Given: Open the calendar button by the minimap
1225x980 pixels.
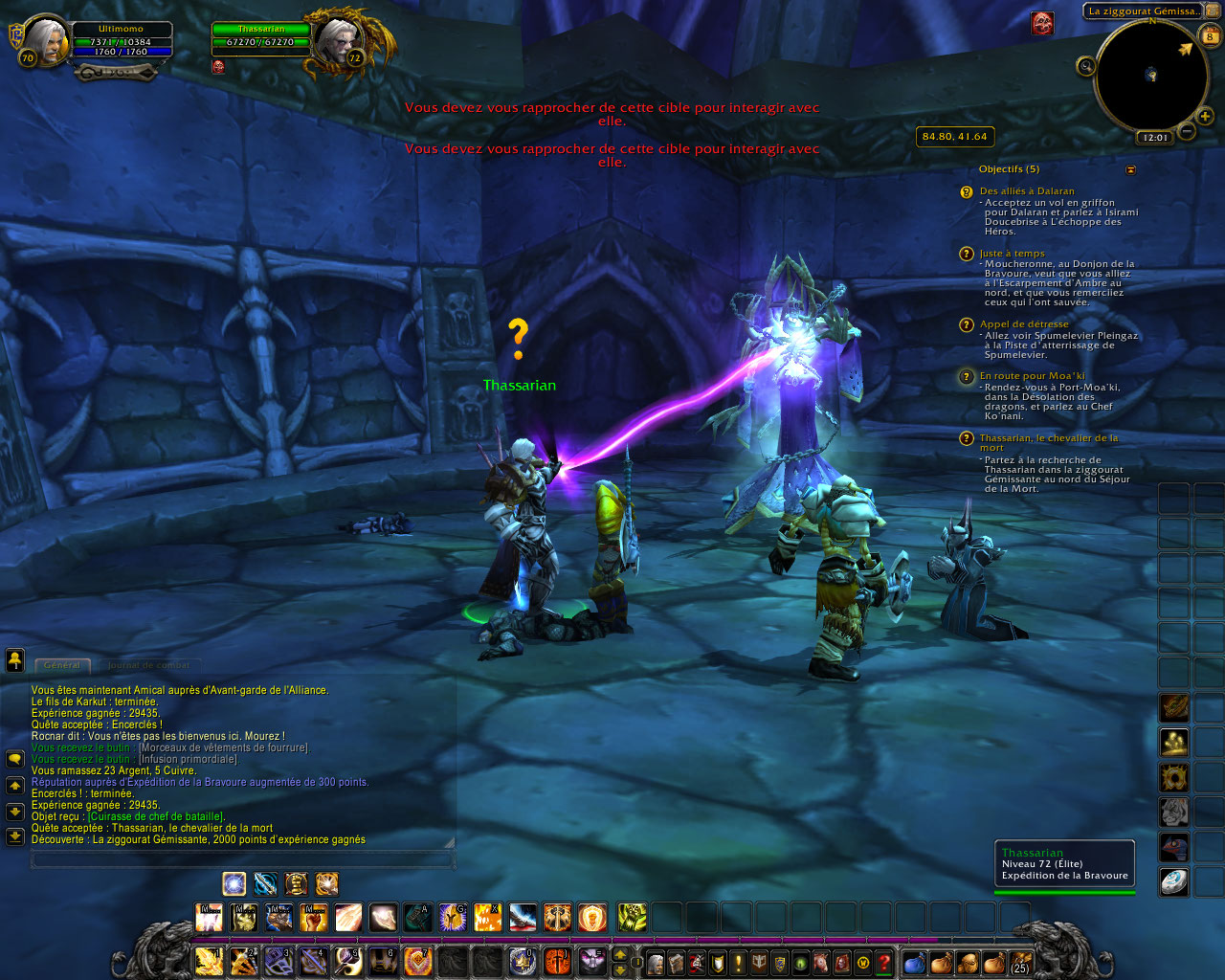Looking at the screenshot, I should 1211,37.
